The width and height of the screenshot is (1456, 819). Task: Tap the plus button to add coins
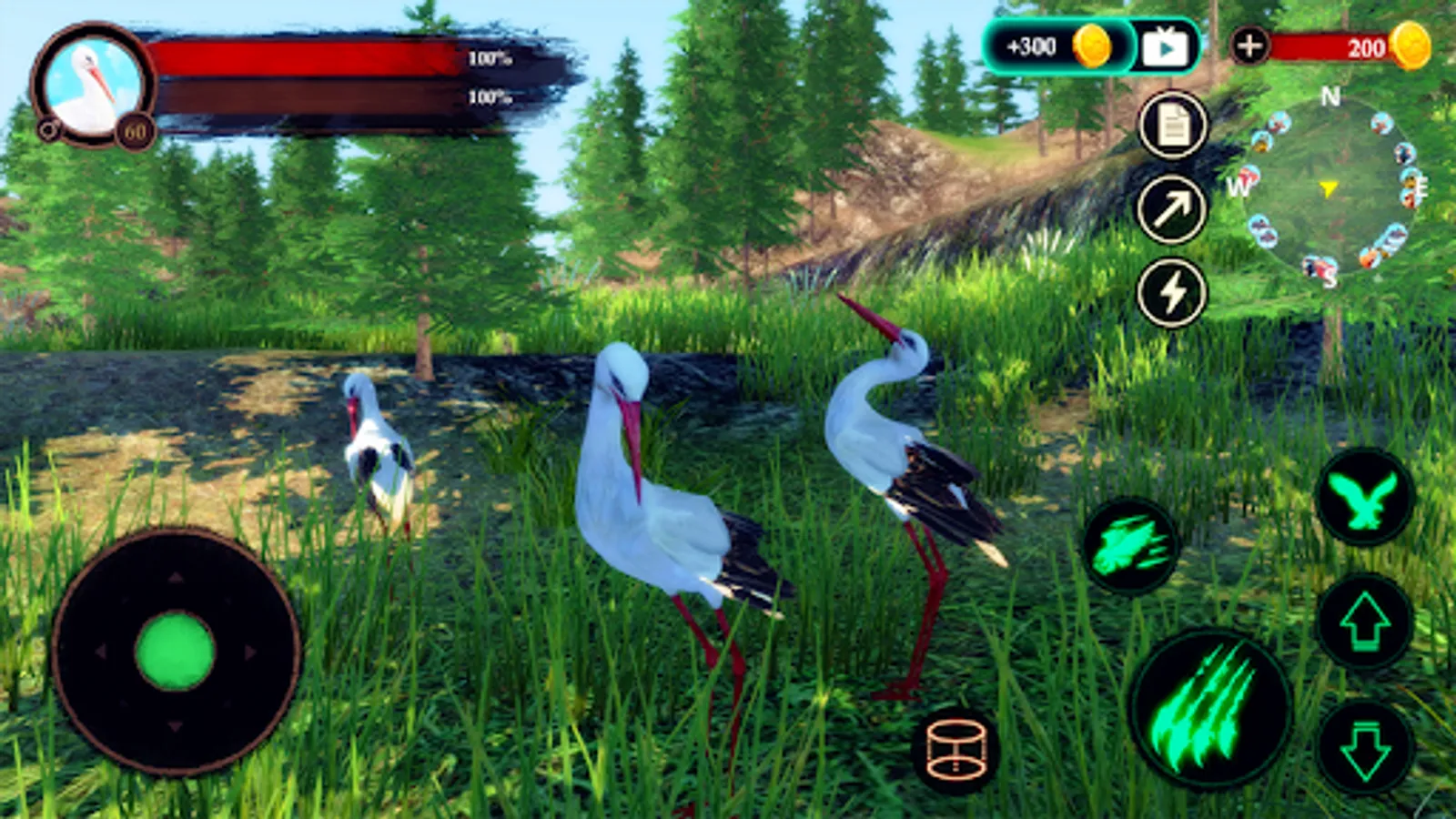(1249, 45)
